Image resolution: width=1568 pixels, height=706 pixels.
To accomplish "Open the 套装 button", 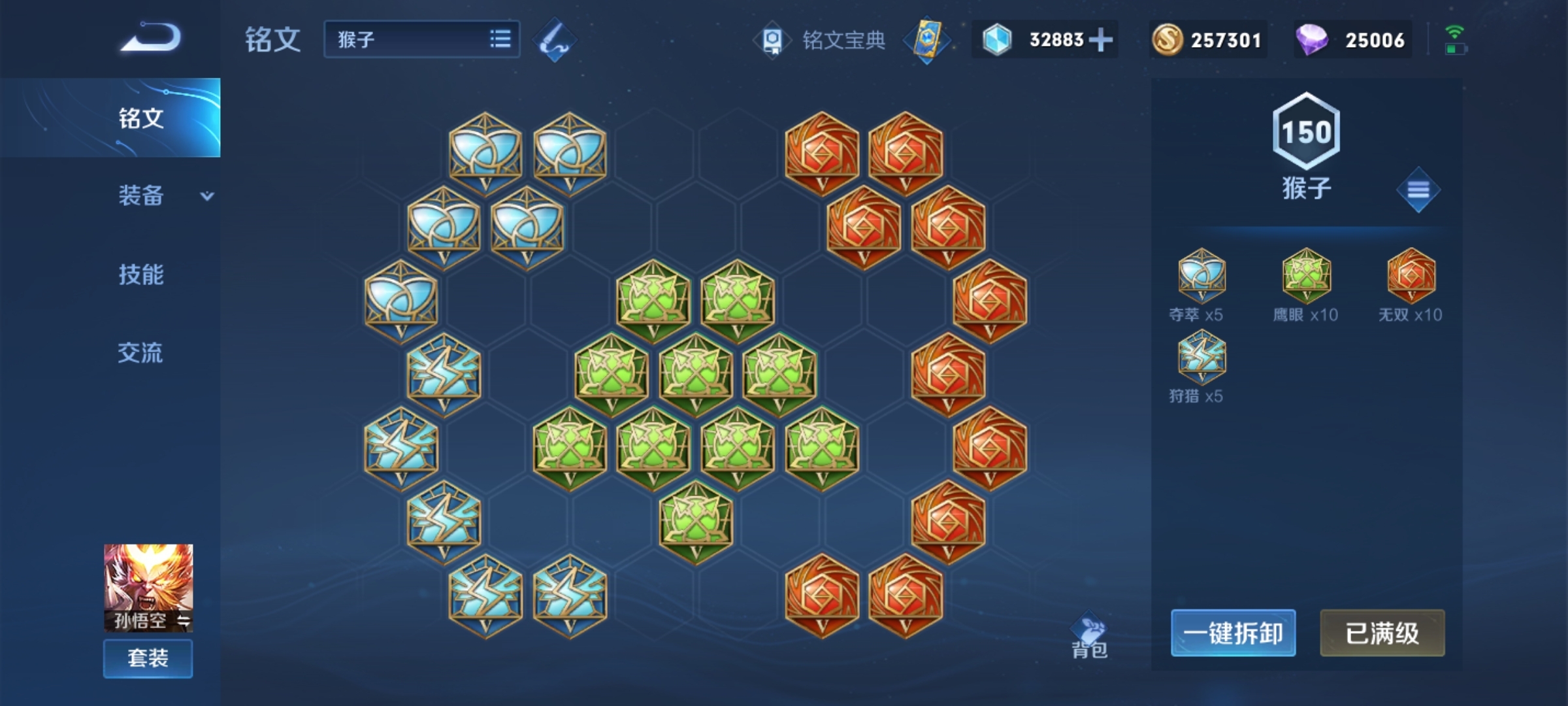I will [148, 658].
